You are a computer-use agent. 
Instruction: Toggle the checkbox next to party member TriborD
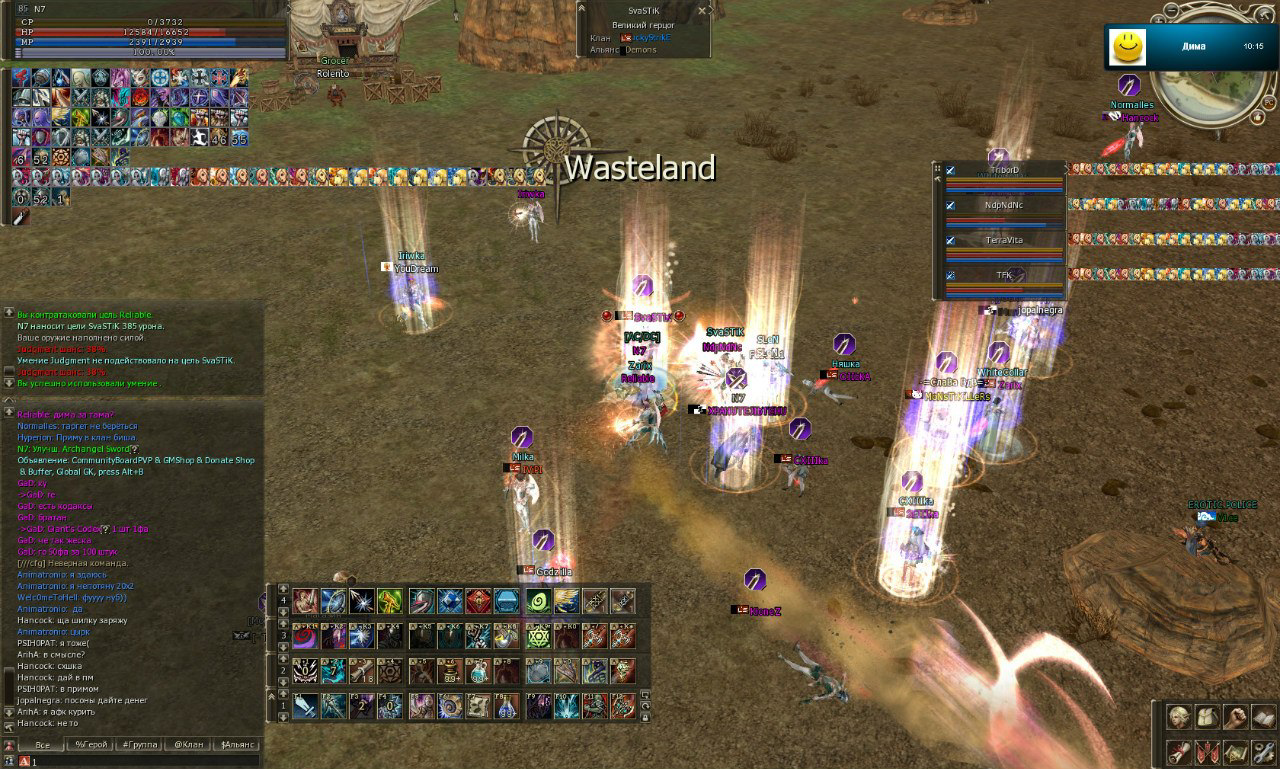coord(950,170)
